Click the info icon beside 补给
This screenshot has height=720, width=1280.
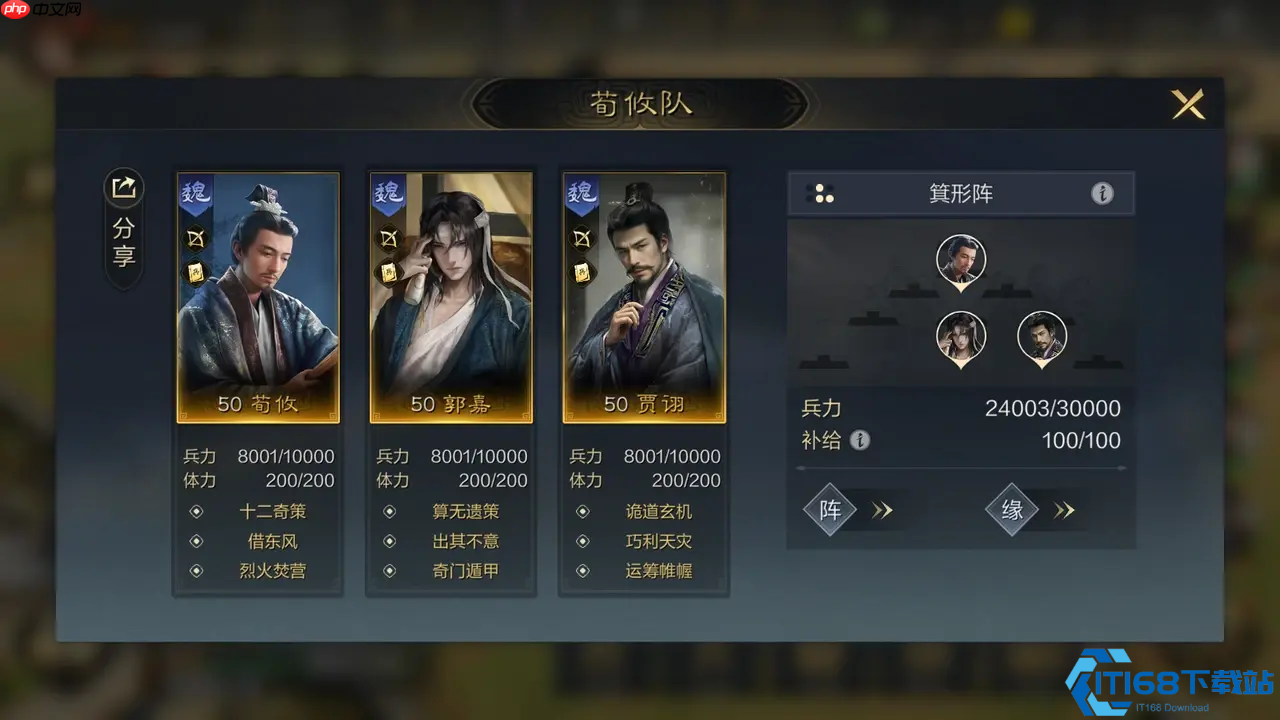coord(860,440)
